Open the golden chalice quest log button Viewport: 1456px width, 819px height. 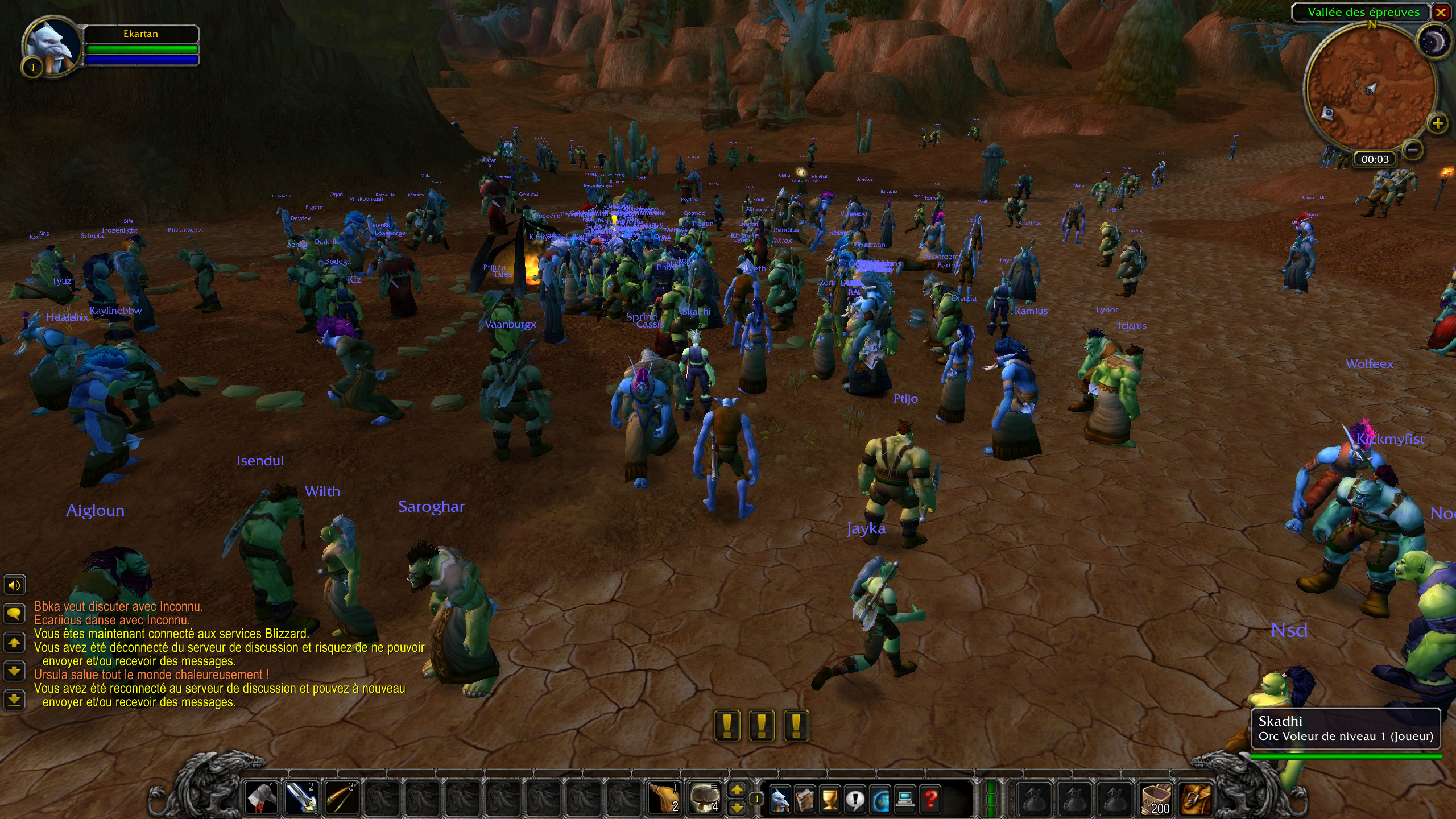[830, 800]
